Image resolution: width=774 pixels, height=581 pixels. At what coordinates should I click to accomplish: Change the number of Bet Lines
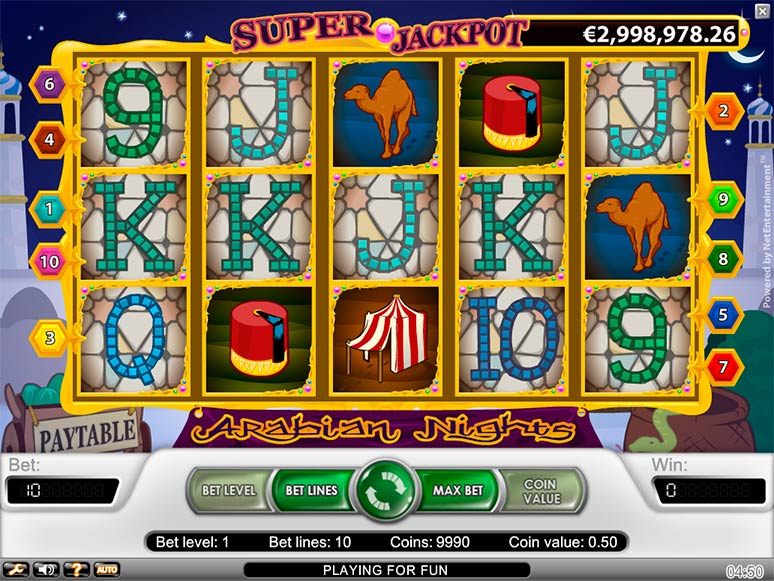(x=311, y=490)
